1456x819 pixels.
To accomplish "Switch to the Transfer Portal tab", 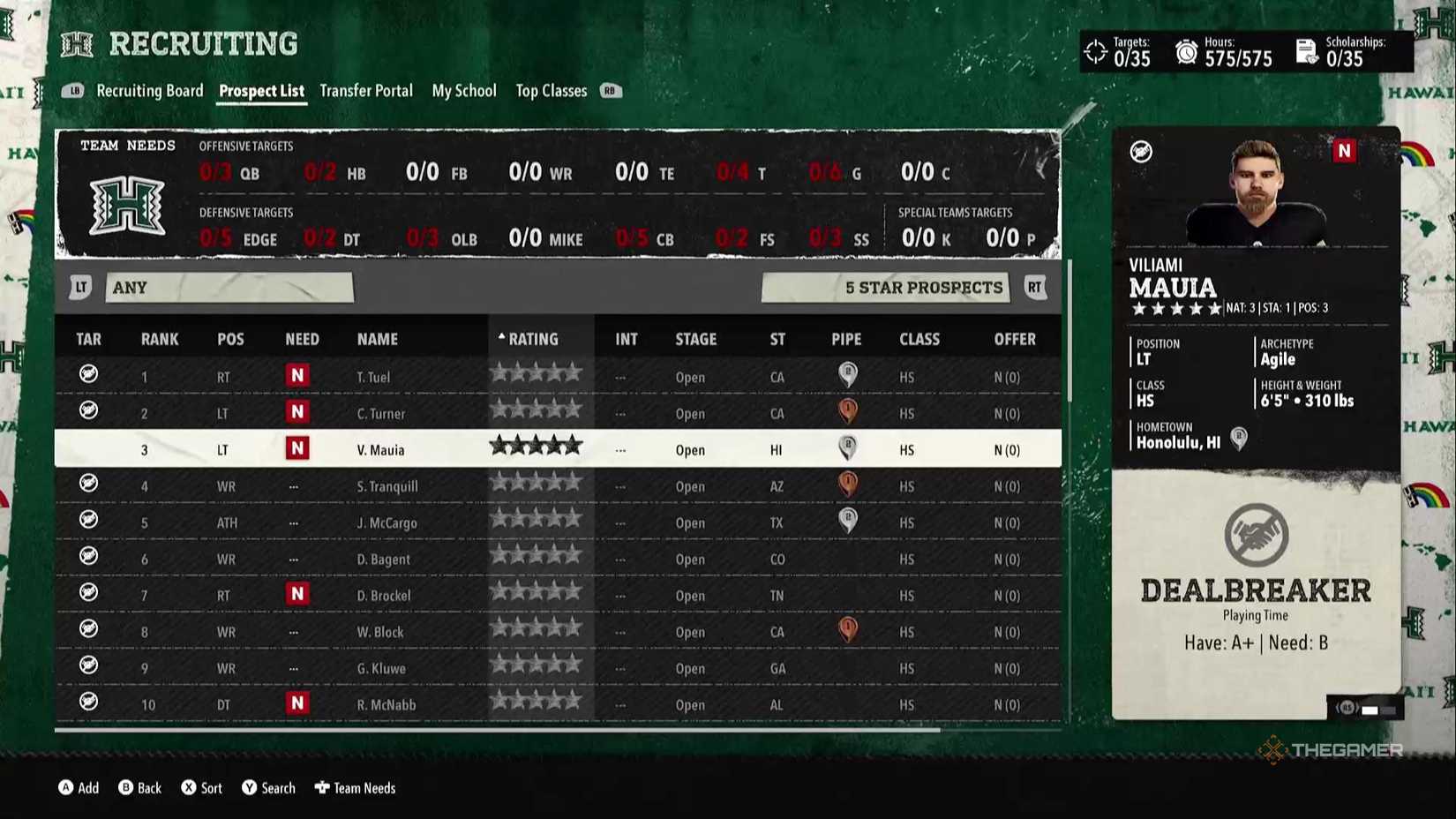I will (366, 91).
